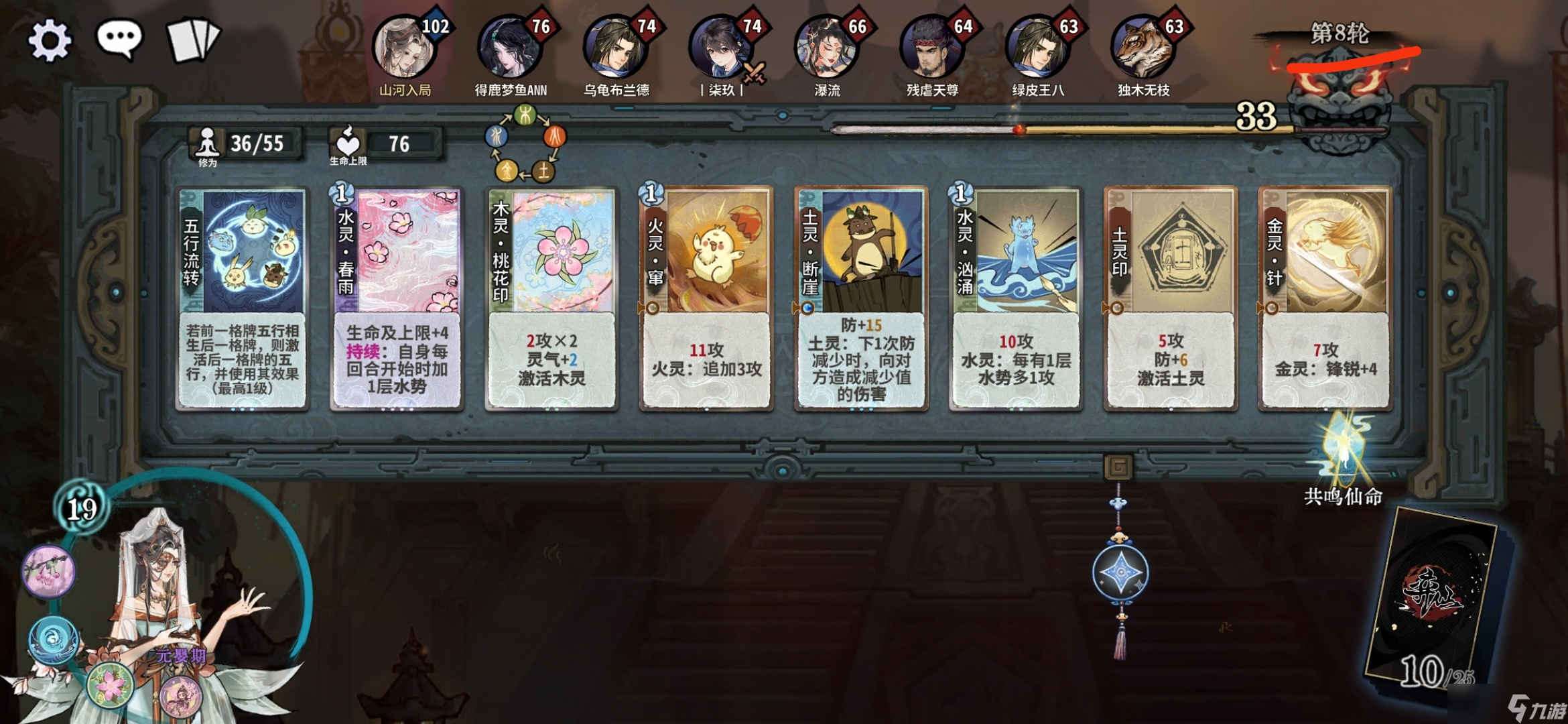The image size is (1568, 724).
Task: Open the chat speech bubble
Action: [120, 39]
